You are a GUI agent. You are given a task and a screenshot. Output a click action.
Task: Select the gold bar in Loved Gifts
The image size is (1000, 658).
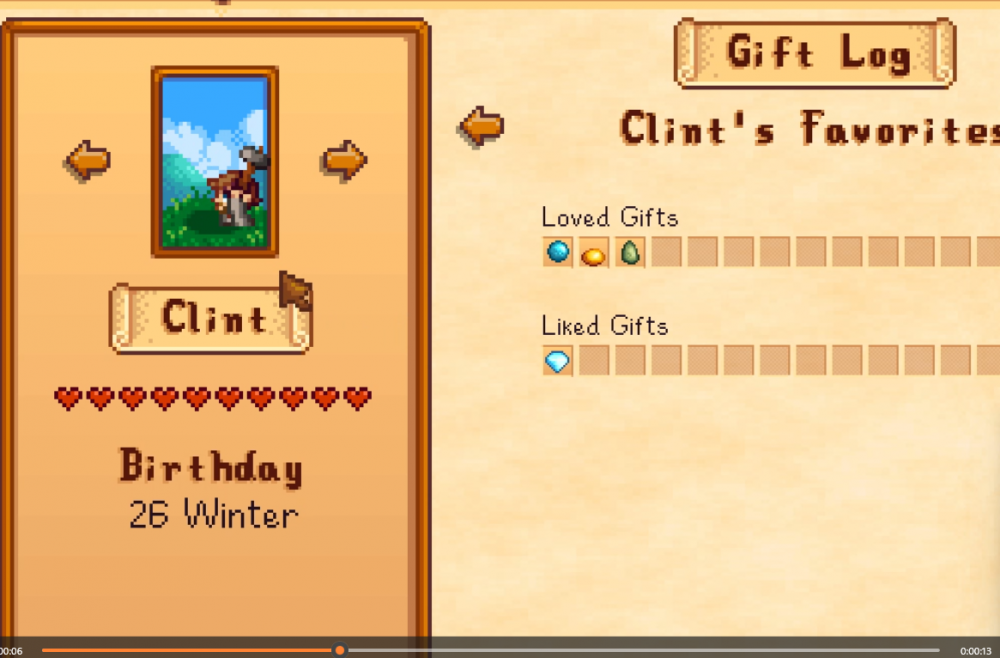pos(594,254)
